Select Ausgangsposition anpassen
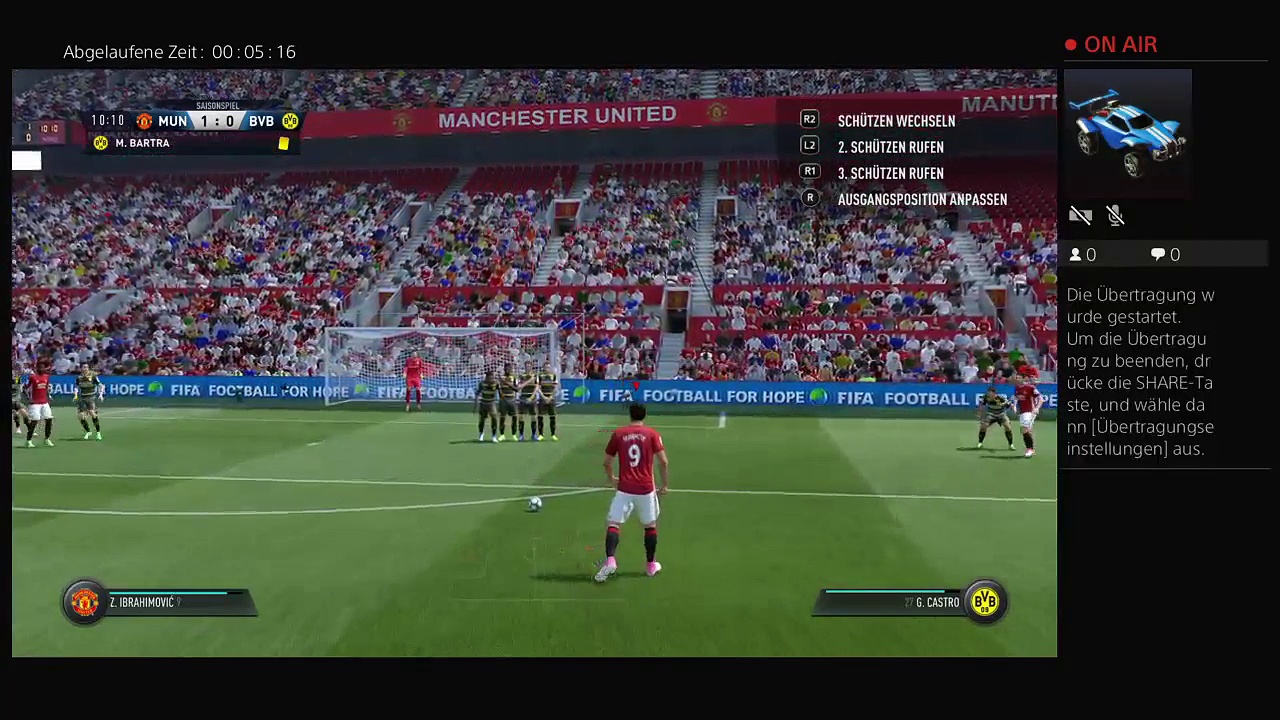 coord(921,199)
